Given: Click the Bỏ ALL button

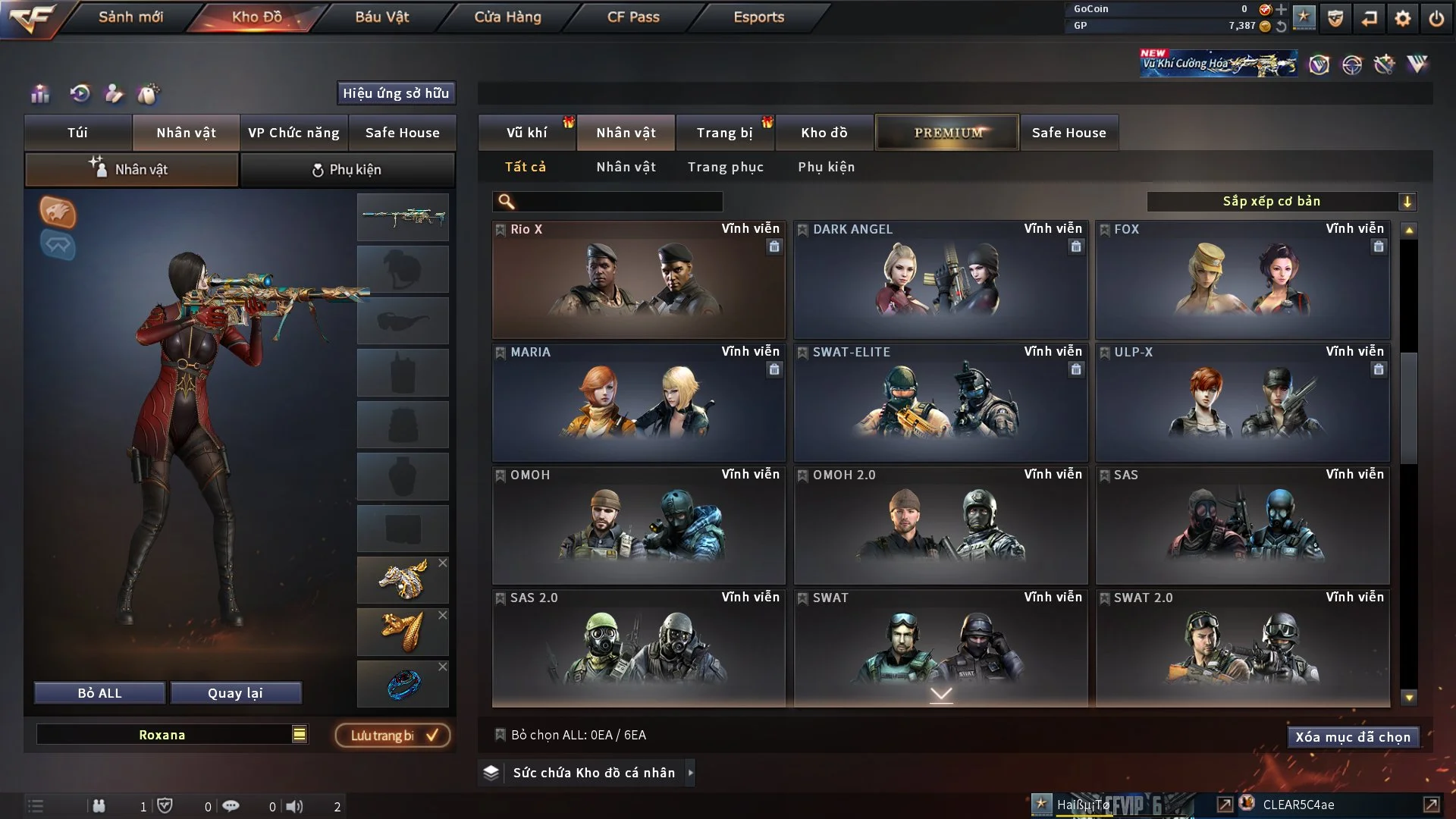Looking at the screenshot, I should pos(99,693).
